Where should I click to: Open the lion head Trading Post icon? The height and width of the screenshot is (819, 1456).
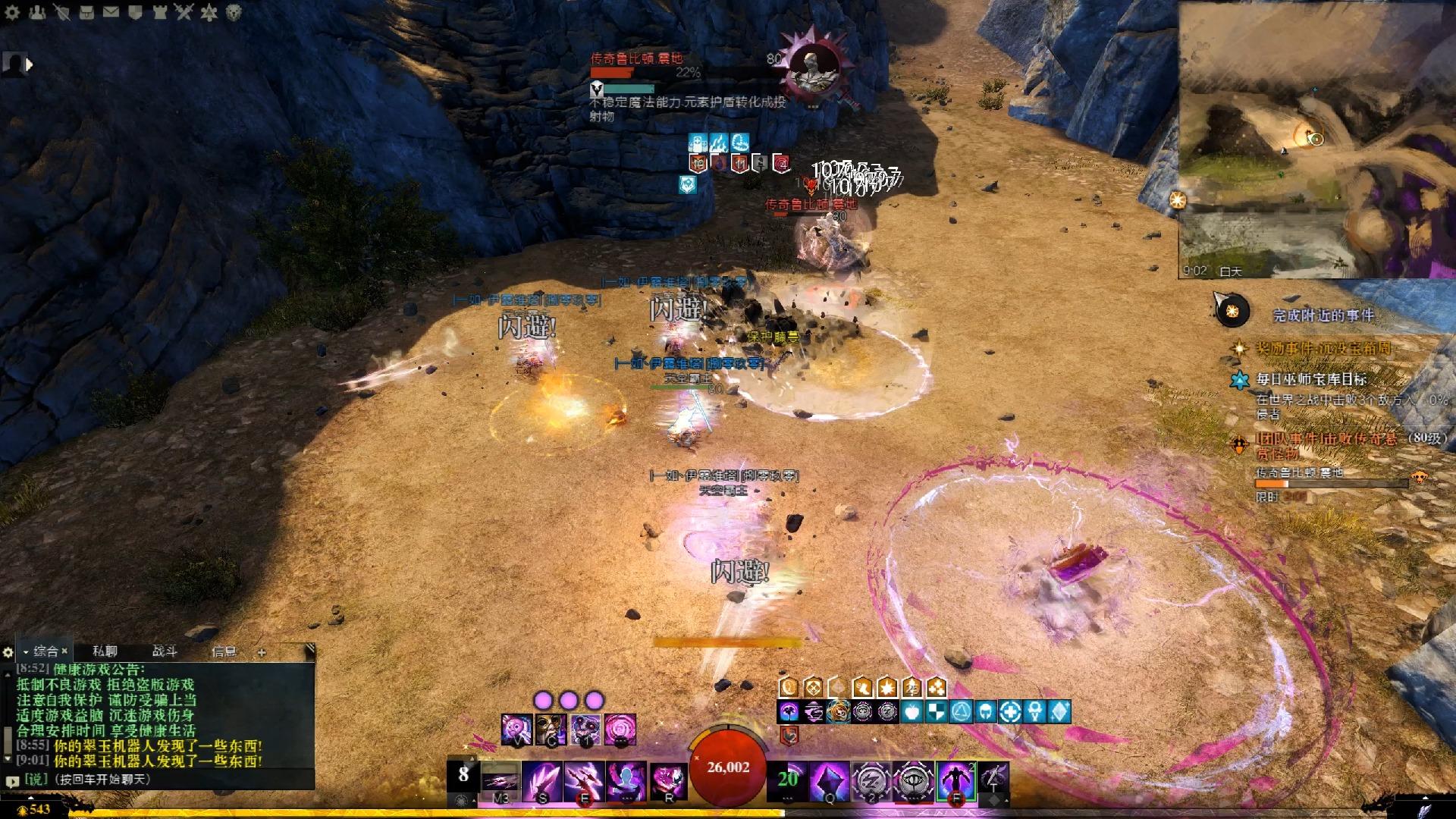(234, 12)
